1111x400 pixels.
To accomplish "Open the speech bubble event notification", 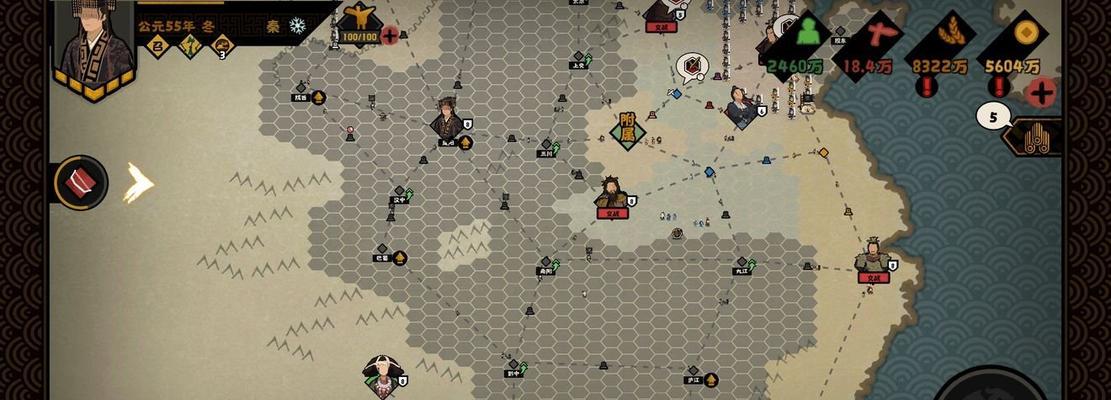I will (x=691, y=67).
